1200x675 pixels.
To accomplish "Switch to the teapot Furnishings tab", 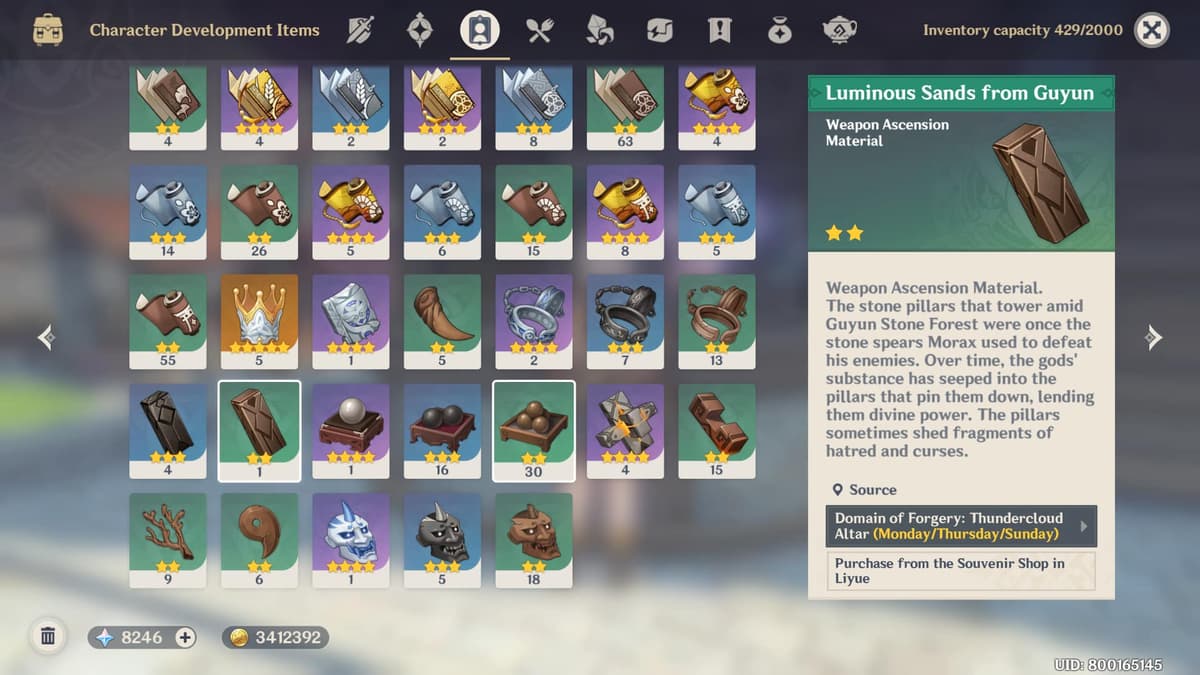I will click(x=838, y=30).
